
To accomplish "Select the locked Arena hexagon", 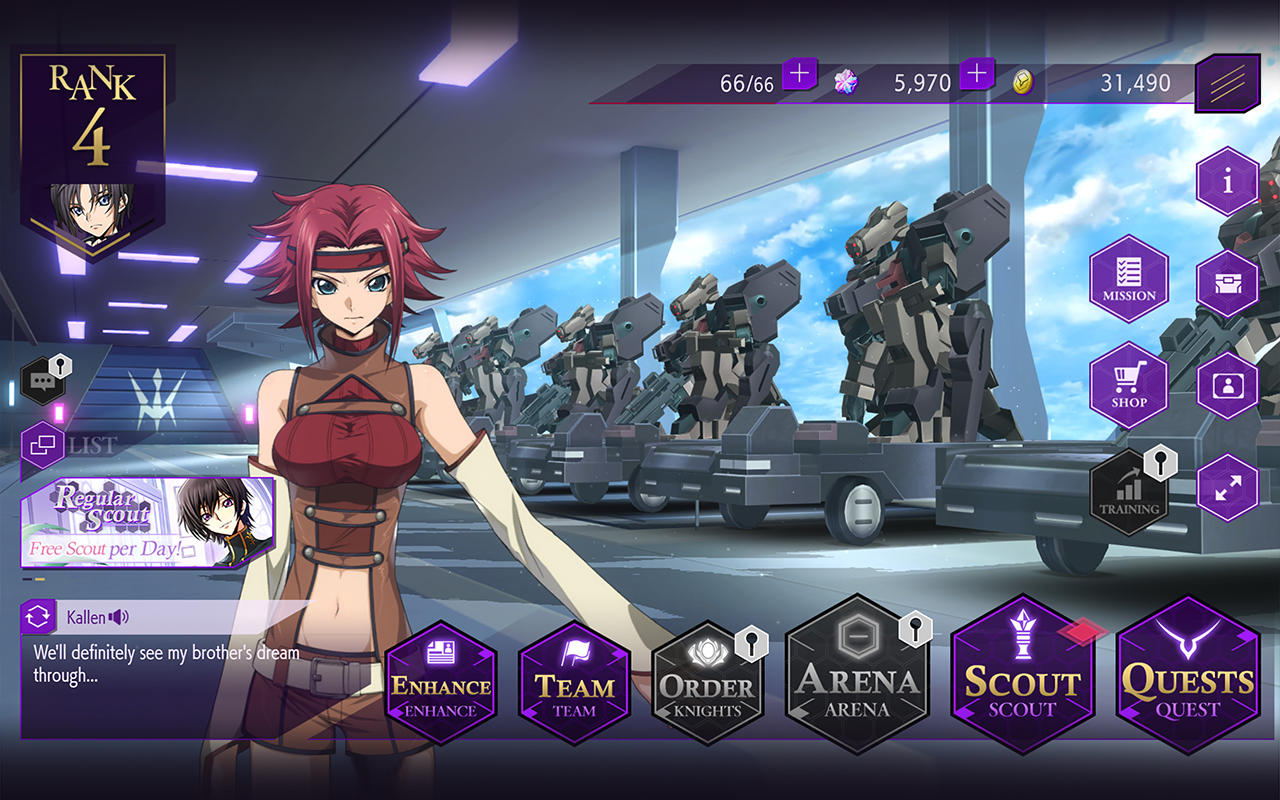I will [x=857, y=675].
